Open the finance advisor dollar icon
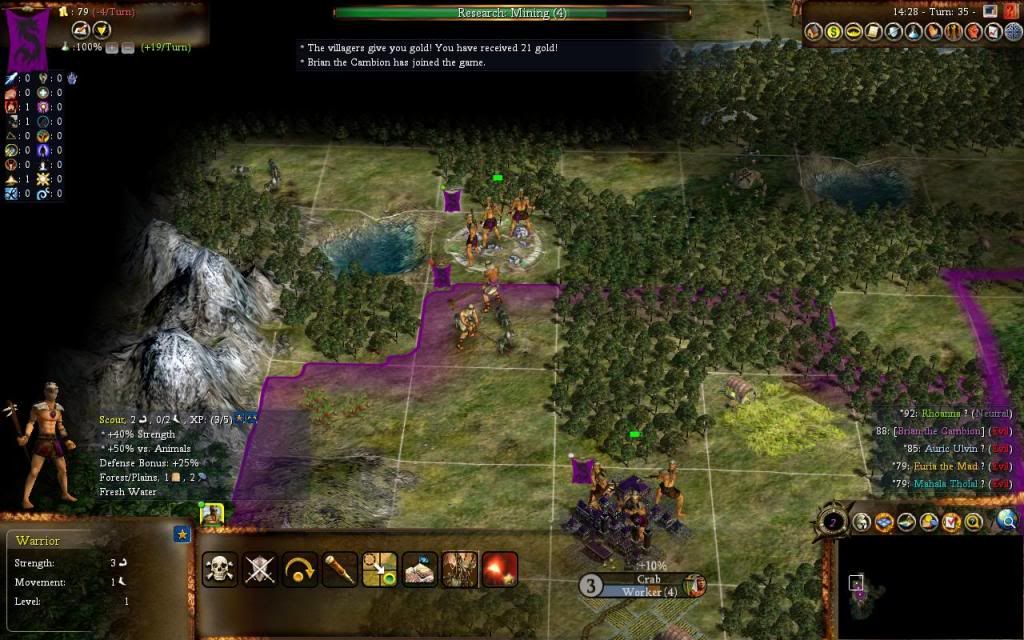This screenshot has width=1024, height=640. [x=834, y=32]
